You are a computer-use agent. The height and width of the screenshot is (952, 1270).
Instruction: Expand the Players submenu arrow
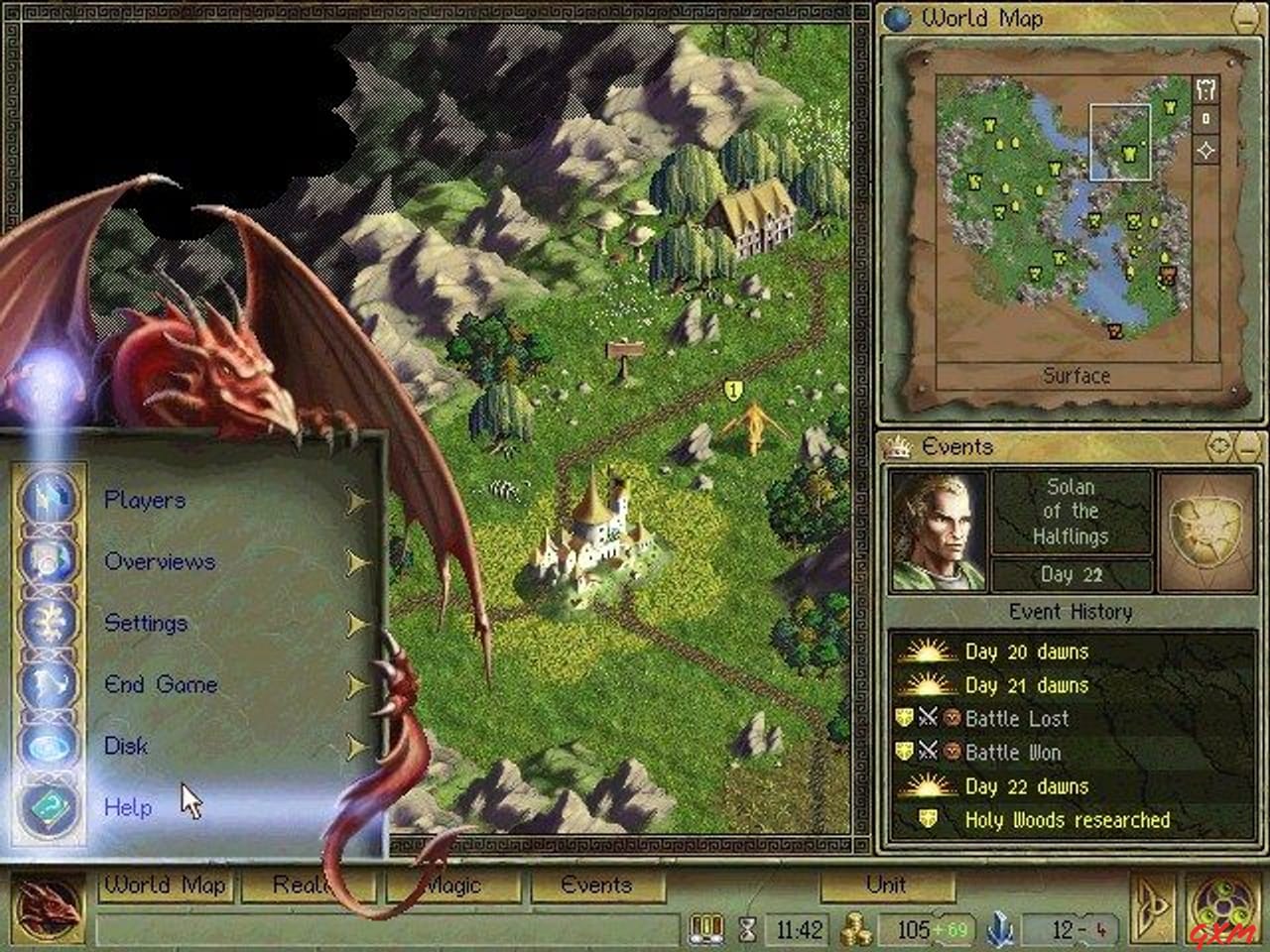point(355,500)
